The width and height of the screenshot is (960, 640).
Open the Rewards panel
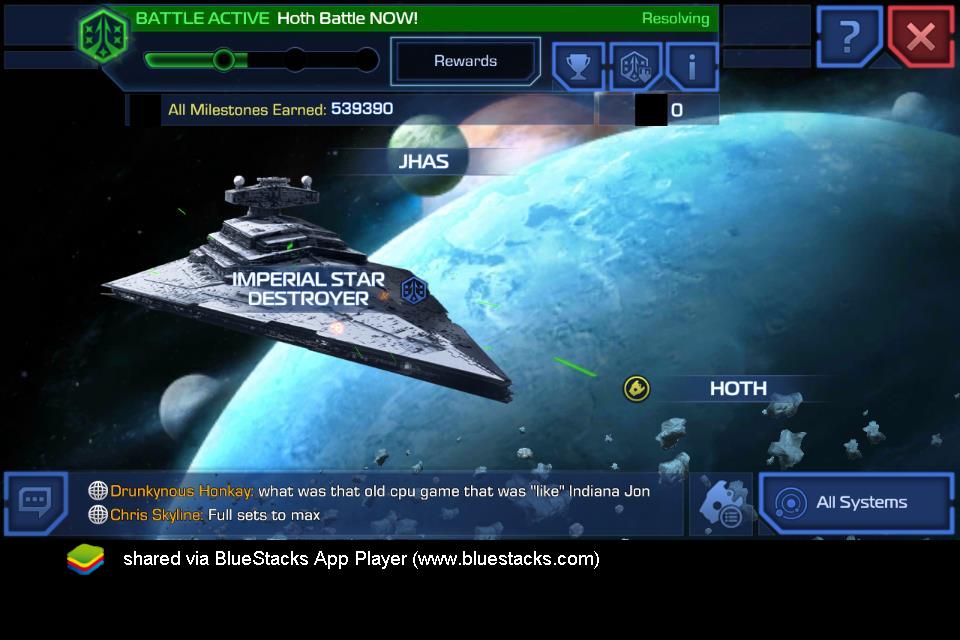(x=465, y=61)
